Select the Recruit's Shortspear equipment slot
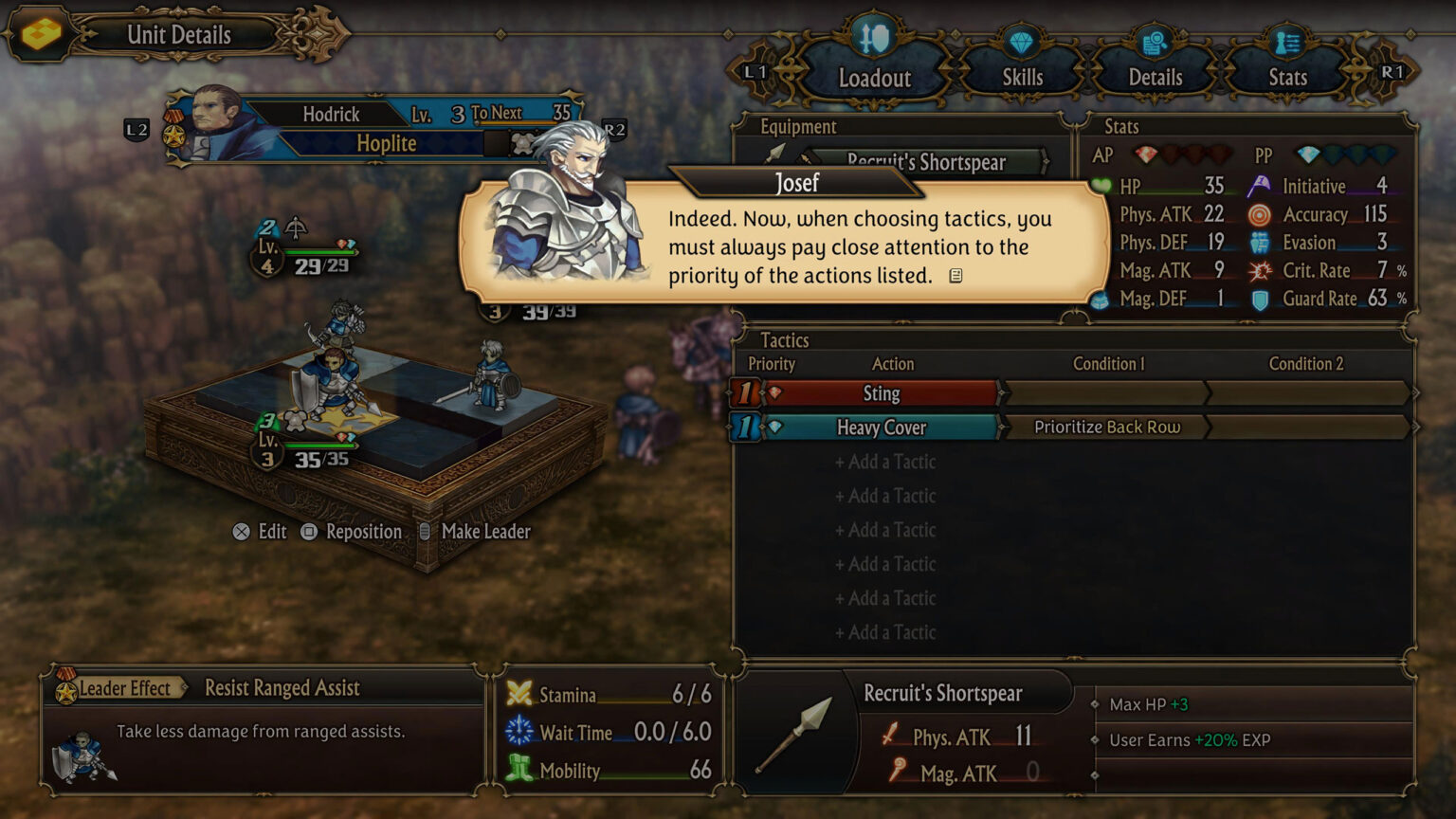This screenshot has height=819, width=1456. point(925,162)
